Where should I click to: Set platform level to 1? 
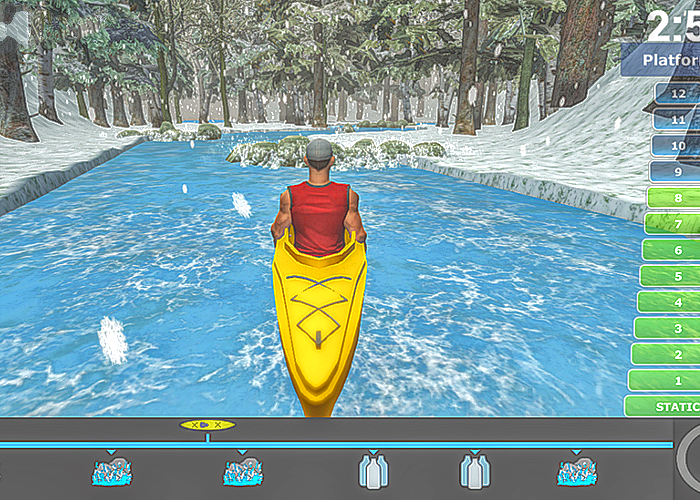click(665, 380)
